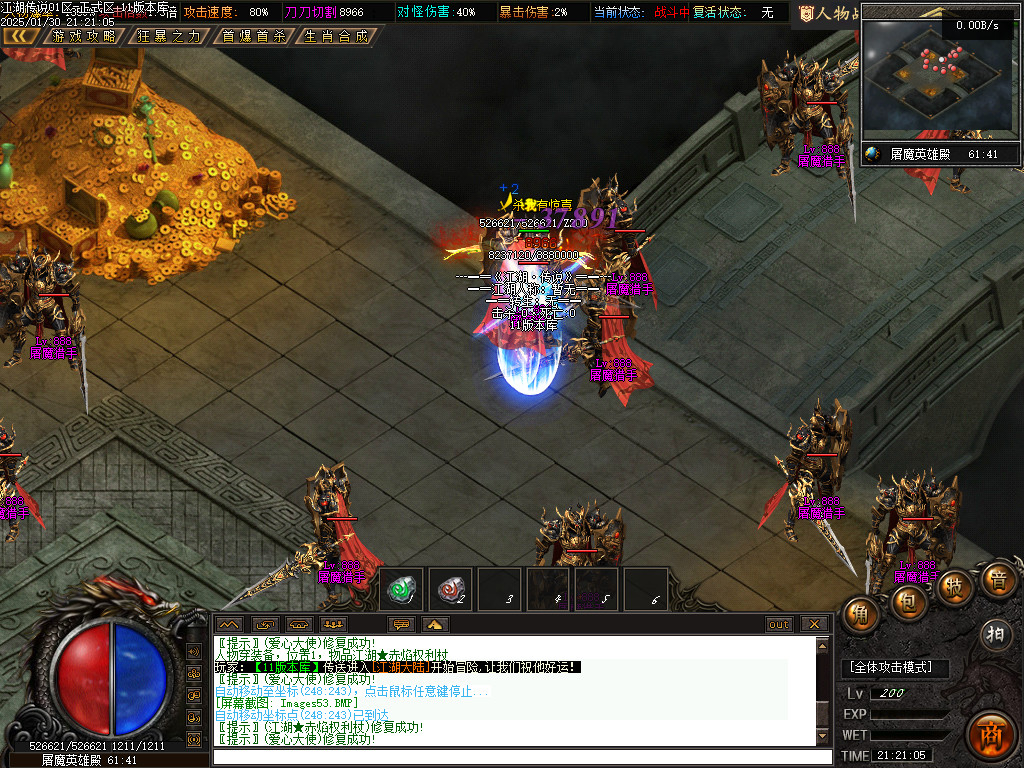
Task: Use the green swirl stone in hotbar slot 1
Action: point(401,589)
